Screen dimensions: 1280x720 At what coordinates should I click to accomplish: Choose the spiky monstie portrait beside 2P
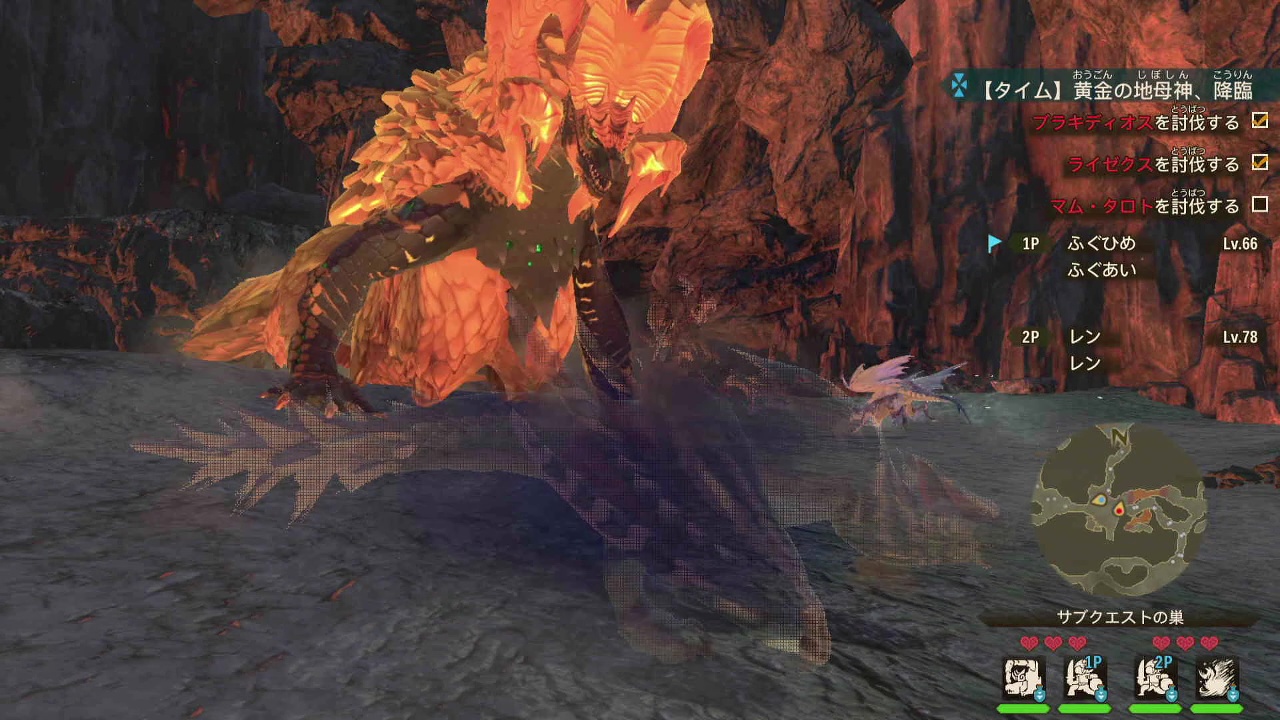1216,678
